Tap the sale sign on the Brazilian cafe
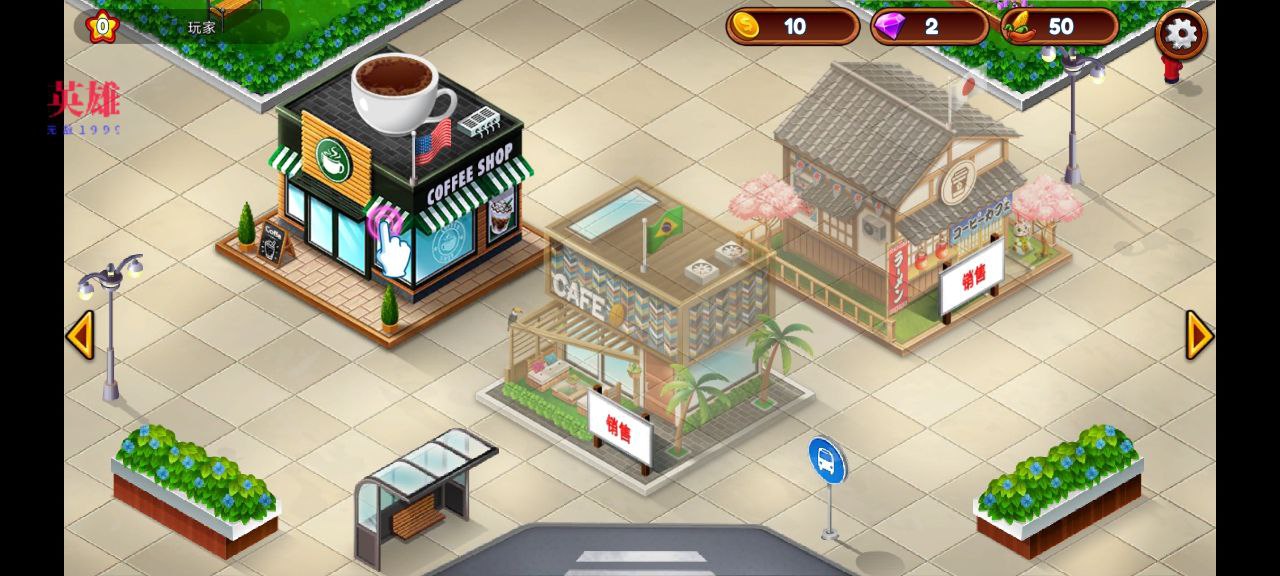The image size is (1280, 576). [620, 430]
